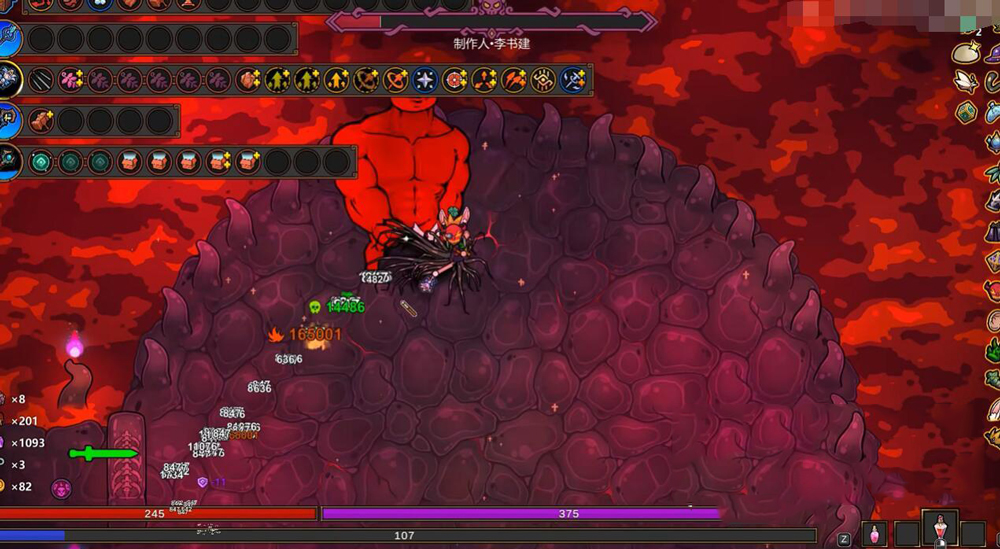
Task: Select the white four-point star rune
Action: [x=425, y=80]
